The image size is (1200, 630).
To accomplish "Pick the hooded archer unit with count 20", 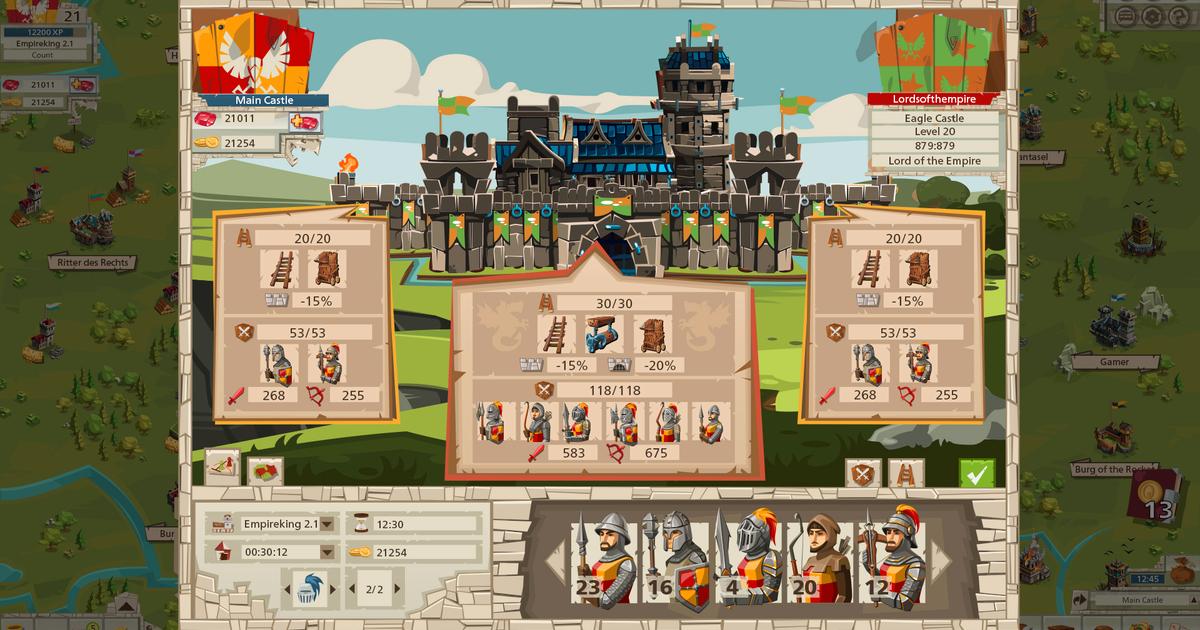I will point(818,560).
